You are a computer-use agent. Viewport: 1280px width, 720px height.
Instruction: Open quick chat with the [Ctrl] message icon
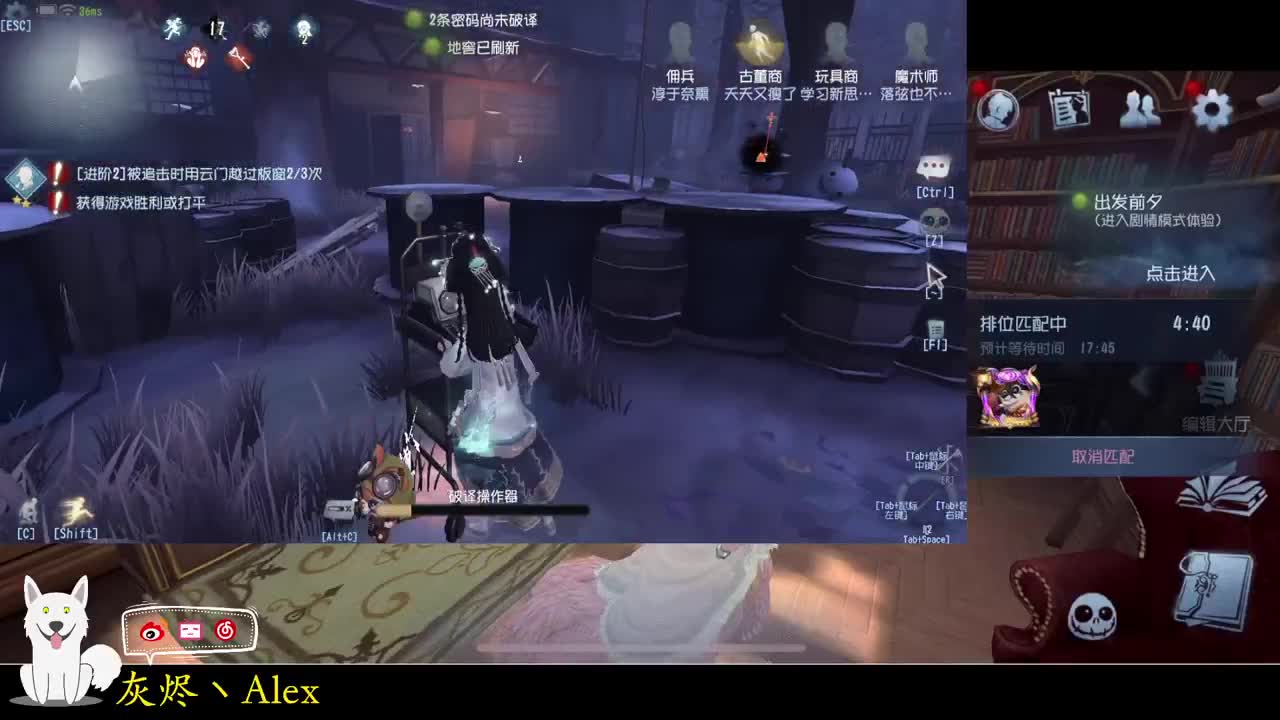coord(932,165)
